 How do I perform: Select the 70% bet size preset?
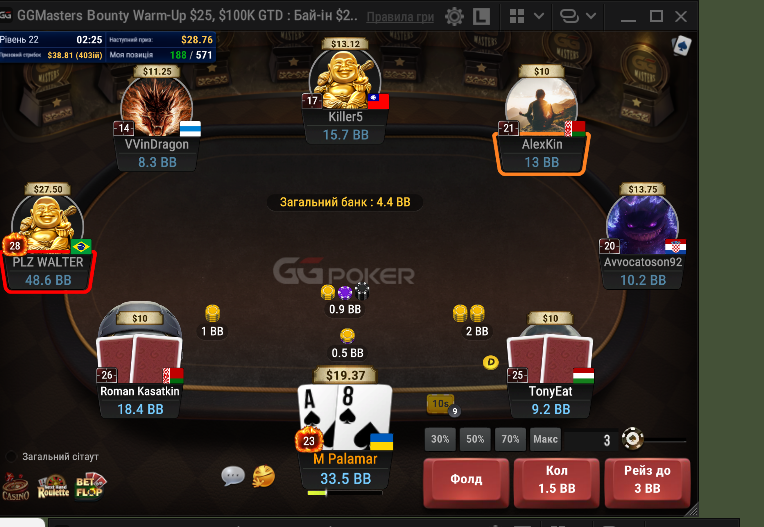coord(510,439)
